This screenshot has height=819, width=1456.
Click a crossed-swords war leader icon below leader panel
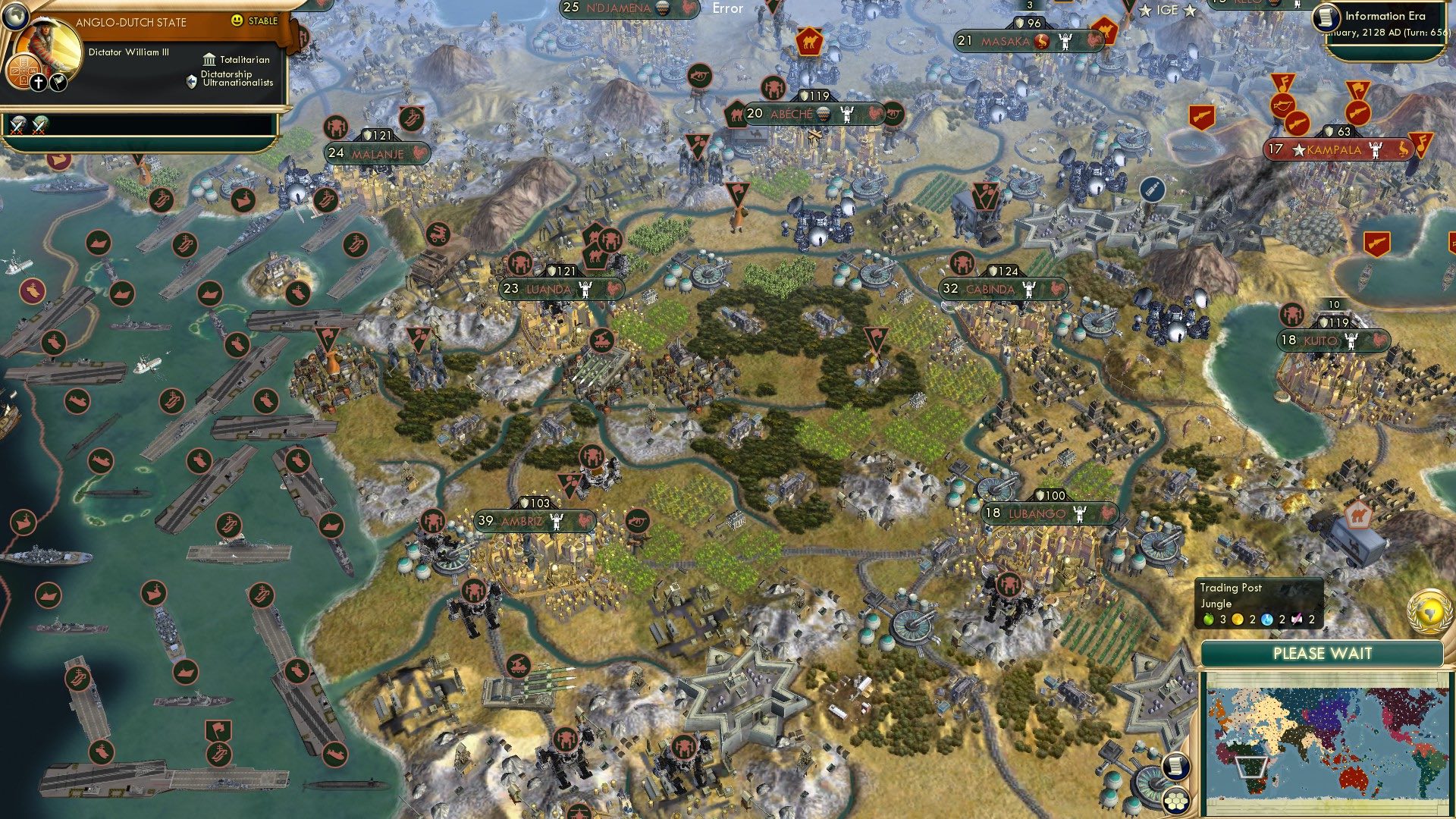coord(18,125)
